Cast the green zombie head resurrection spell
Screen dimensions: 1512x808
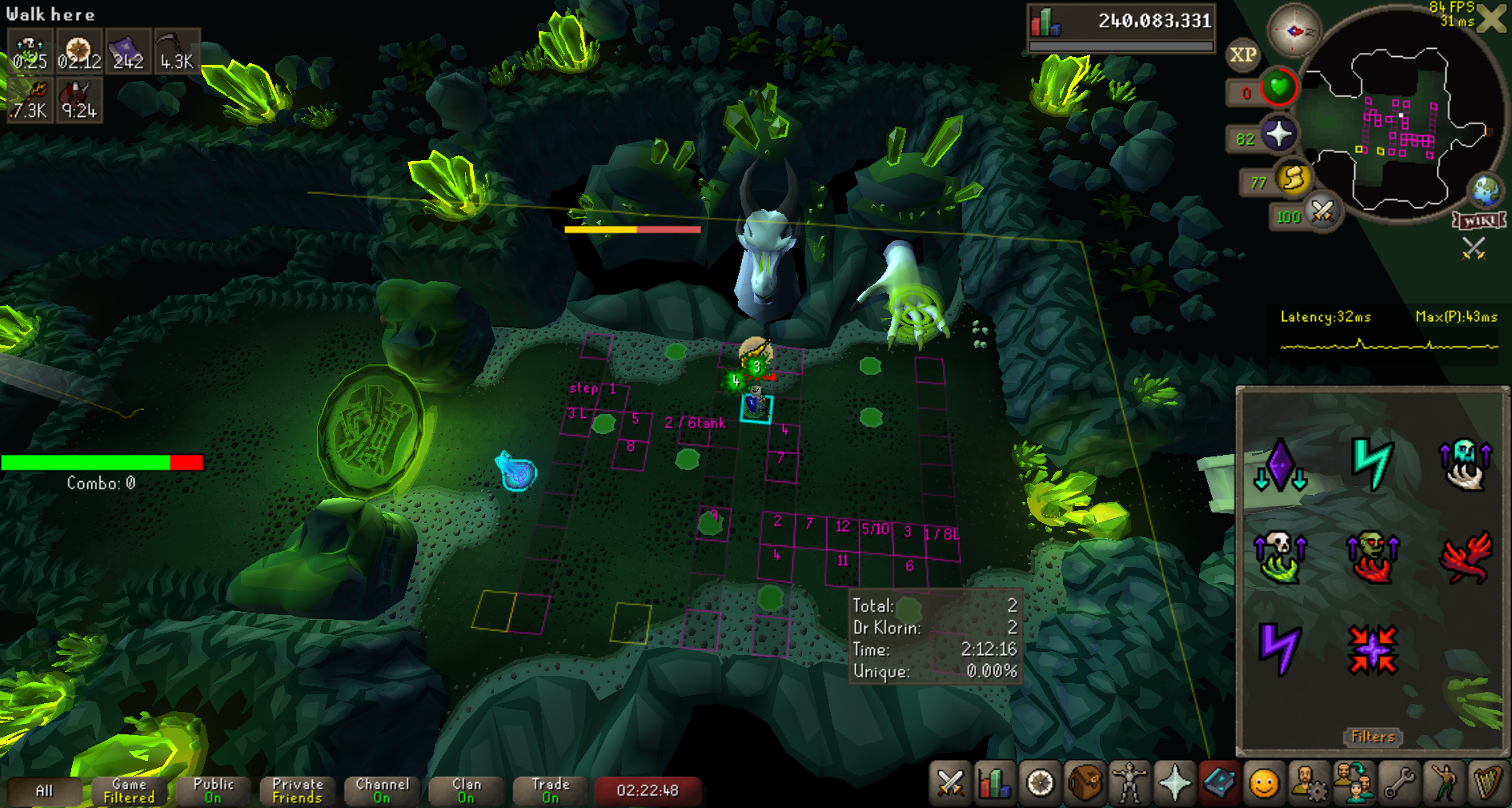(x=1372, y=557)
